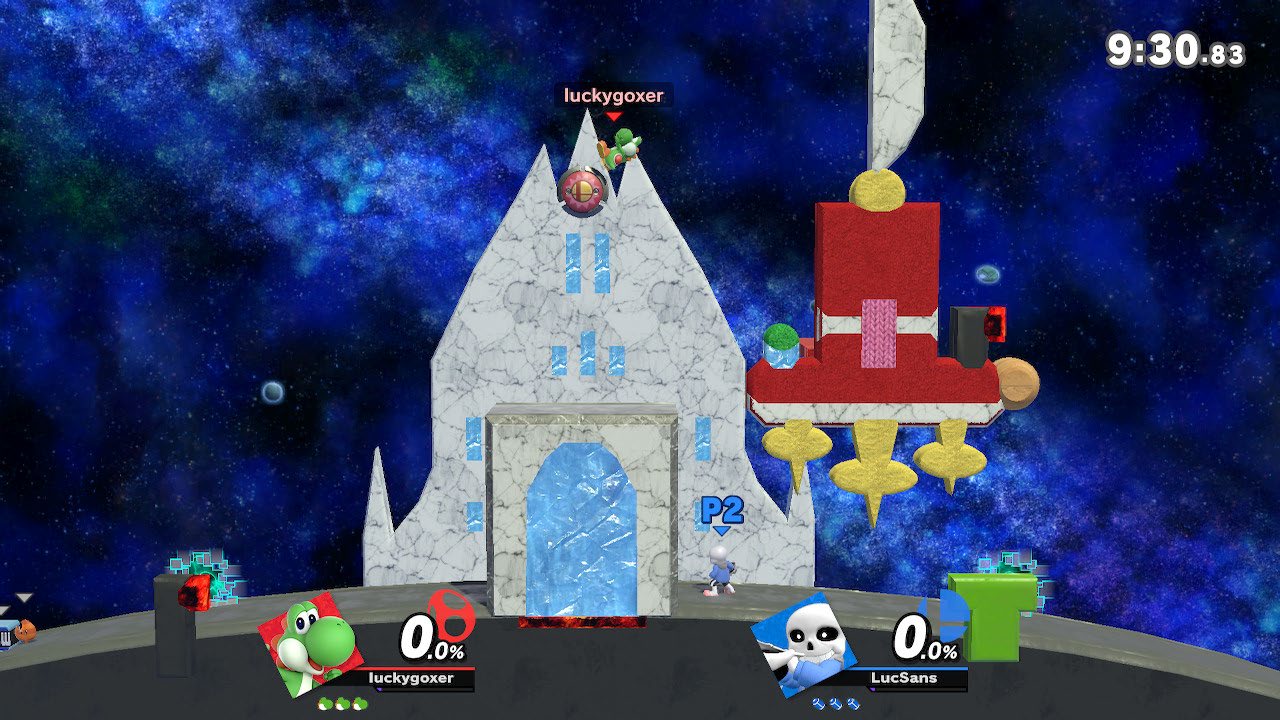Click the Goomba at the left screen edge

click(26, 632)
